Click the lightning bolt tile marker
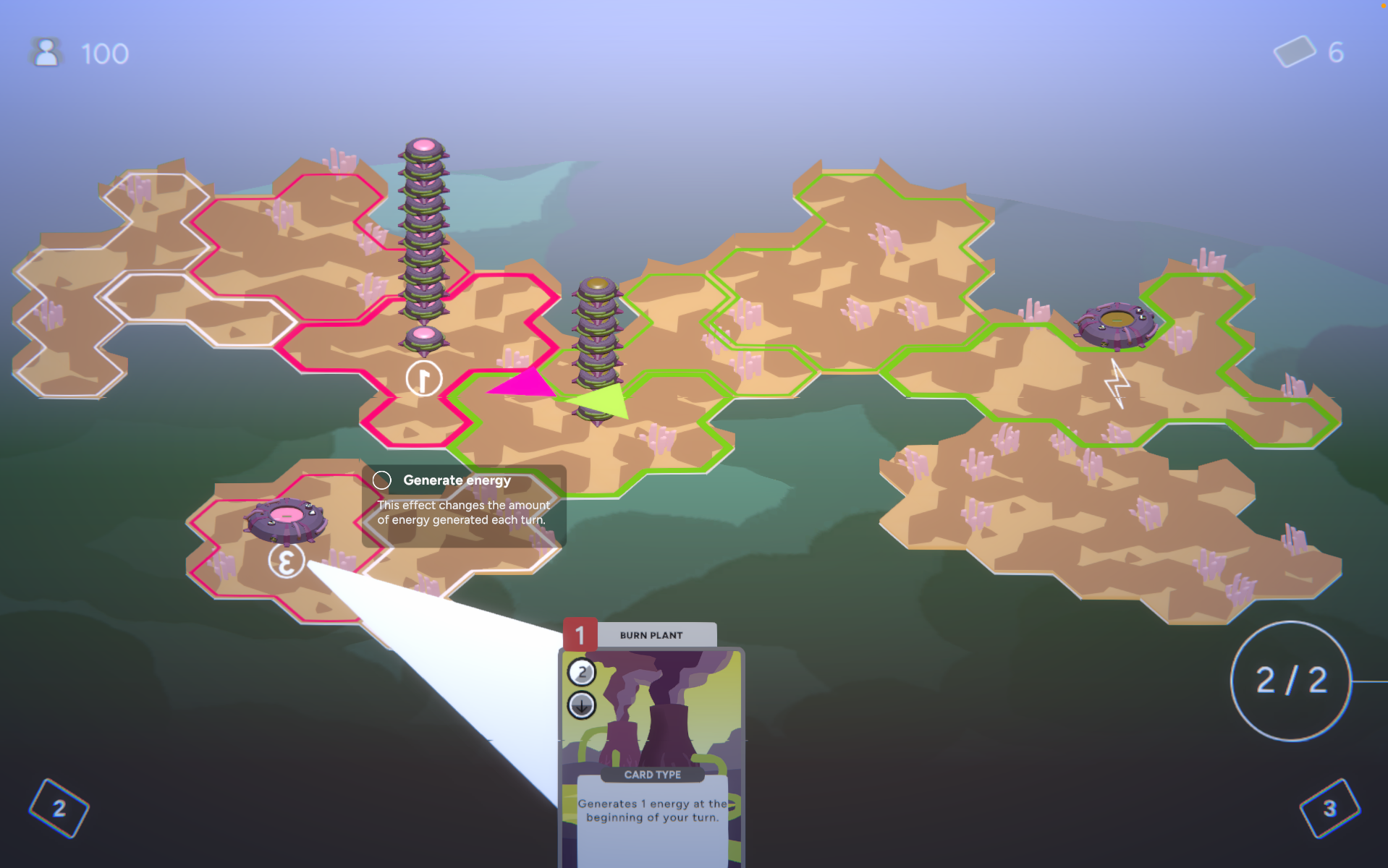The image size is (1388, 868). pyautogui.click(x=1118, y=383)
